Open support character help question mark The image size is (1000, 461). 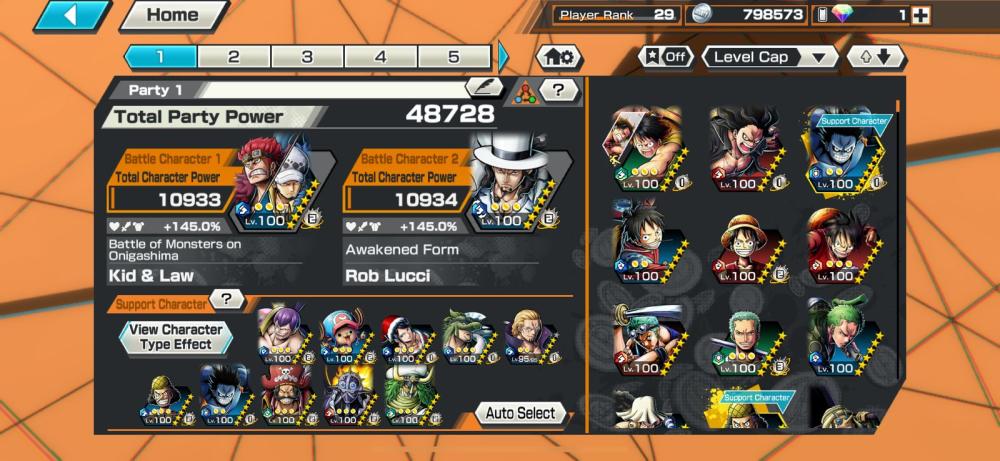pyautogui.click(x=227, y=299)
